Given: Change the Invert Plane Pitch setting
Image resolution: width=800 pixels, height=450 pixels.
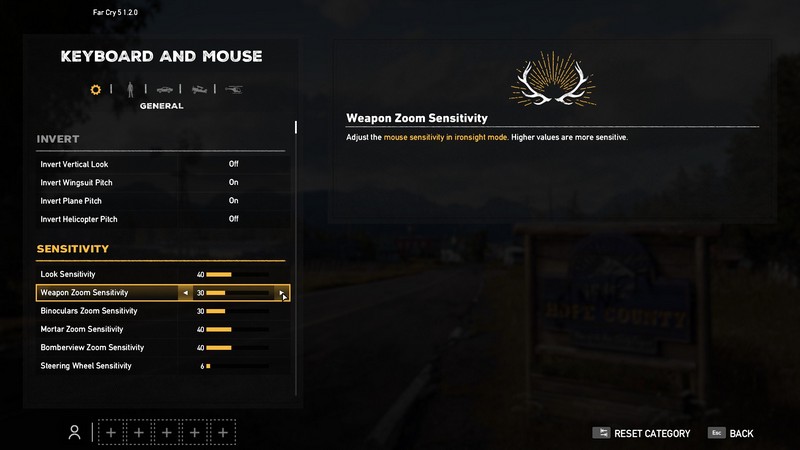Looking at the screenshot, I should click(x=233, y=201).
